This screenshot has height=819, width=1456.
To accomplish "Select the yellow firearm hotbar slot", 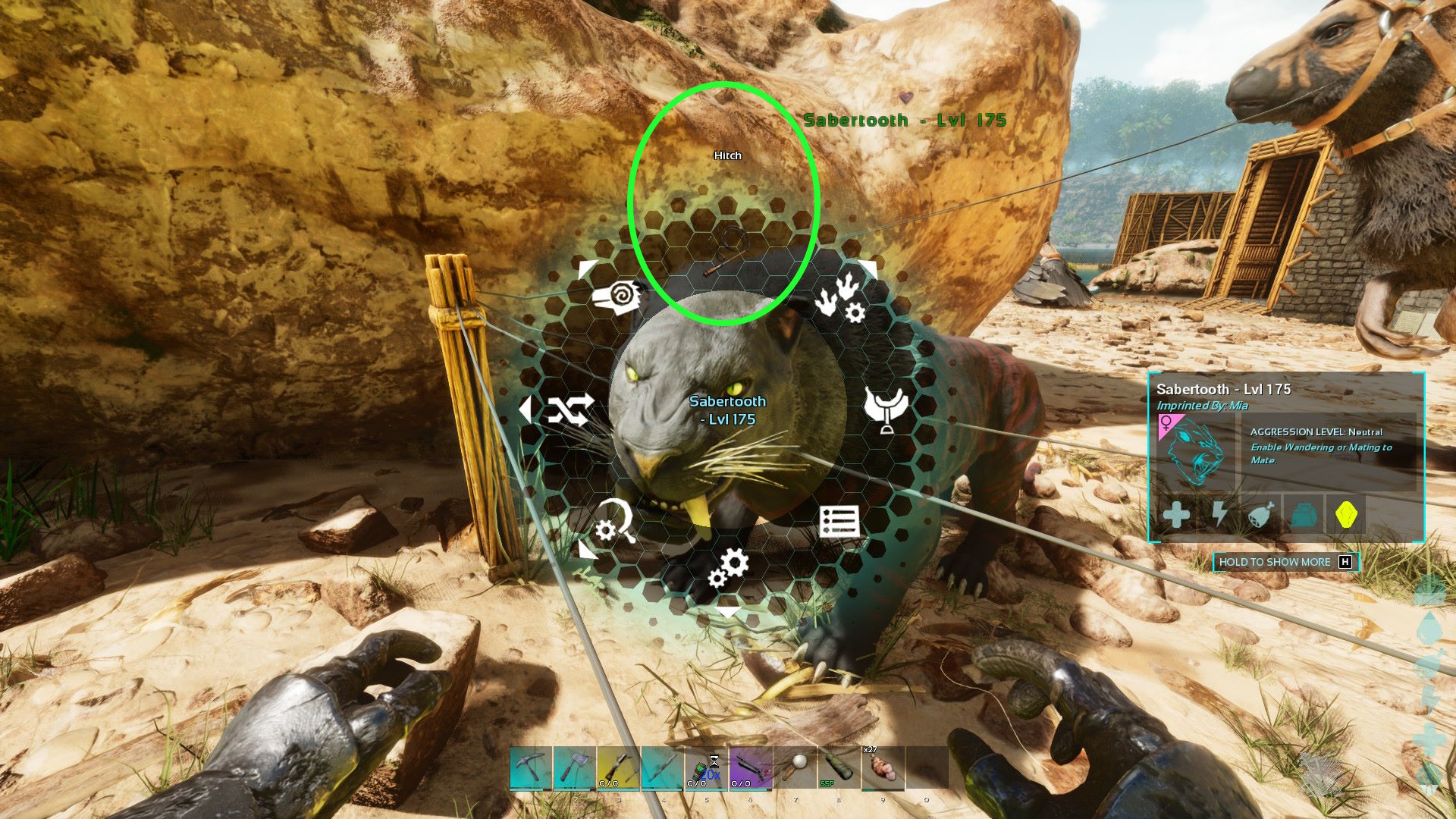I will (x=618, y=767).
